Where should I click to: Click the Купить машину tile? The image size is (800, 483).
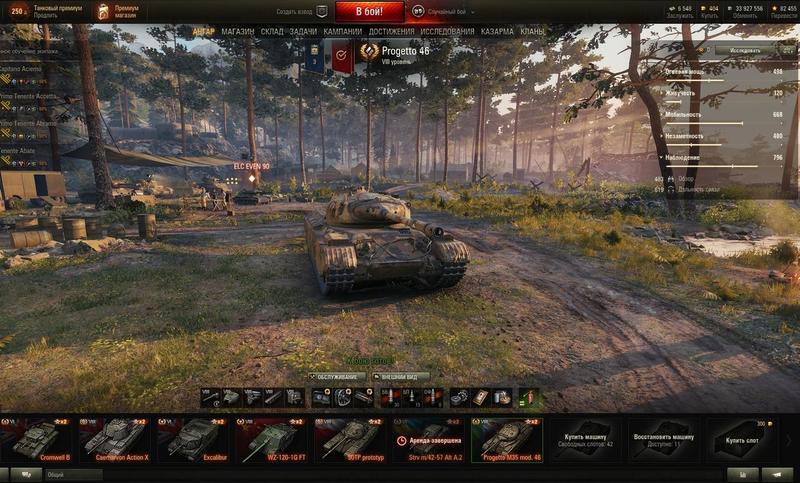pyautogui.click(x=587, y=439)
